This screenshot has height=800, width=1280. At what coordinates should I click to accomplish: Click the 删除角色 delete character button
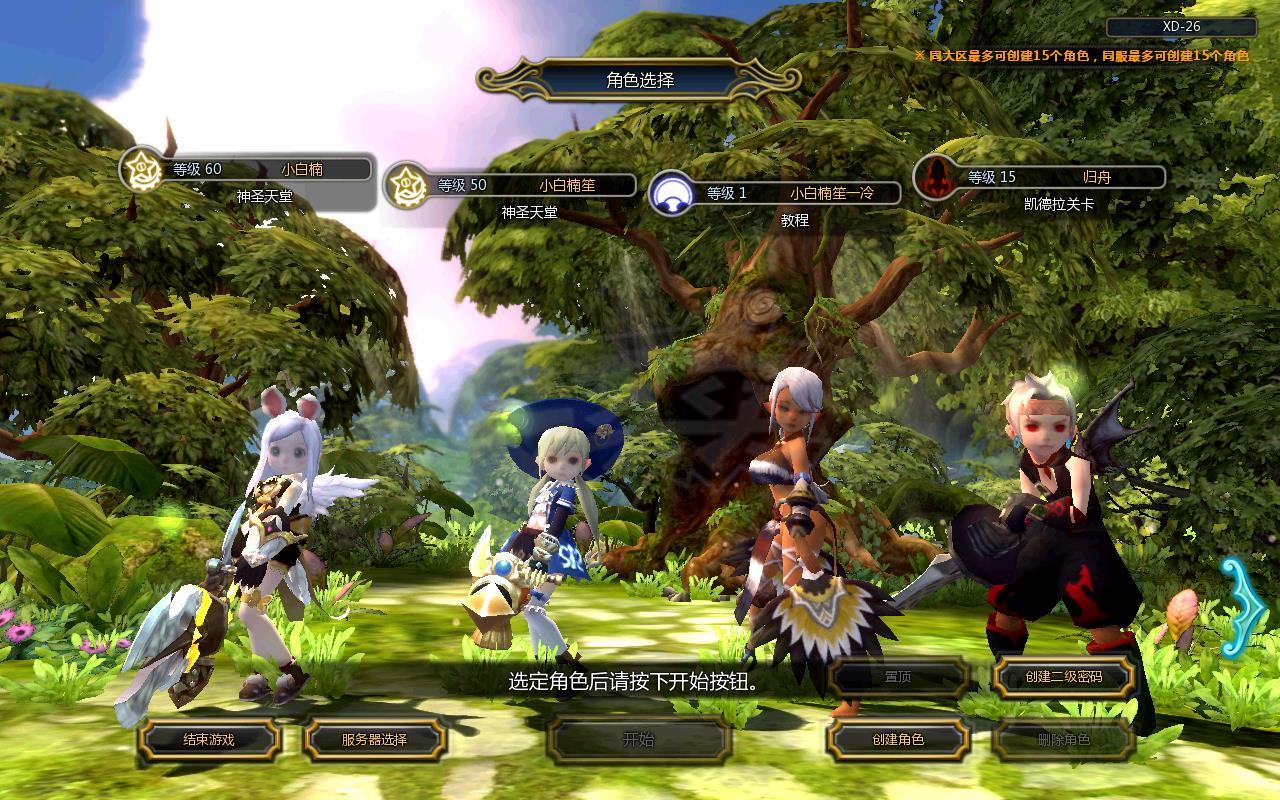click(1063, 740)
